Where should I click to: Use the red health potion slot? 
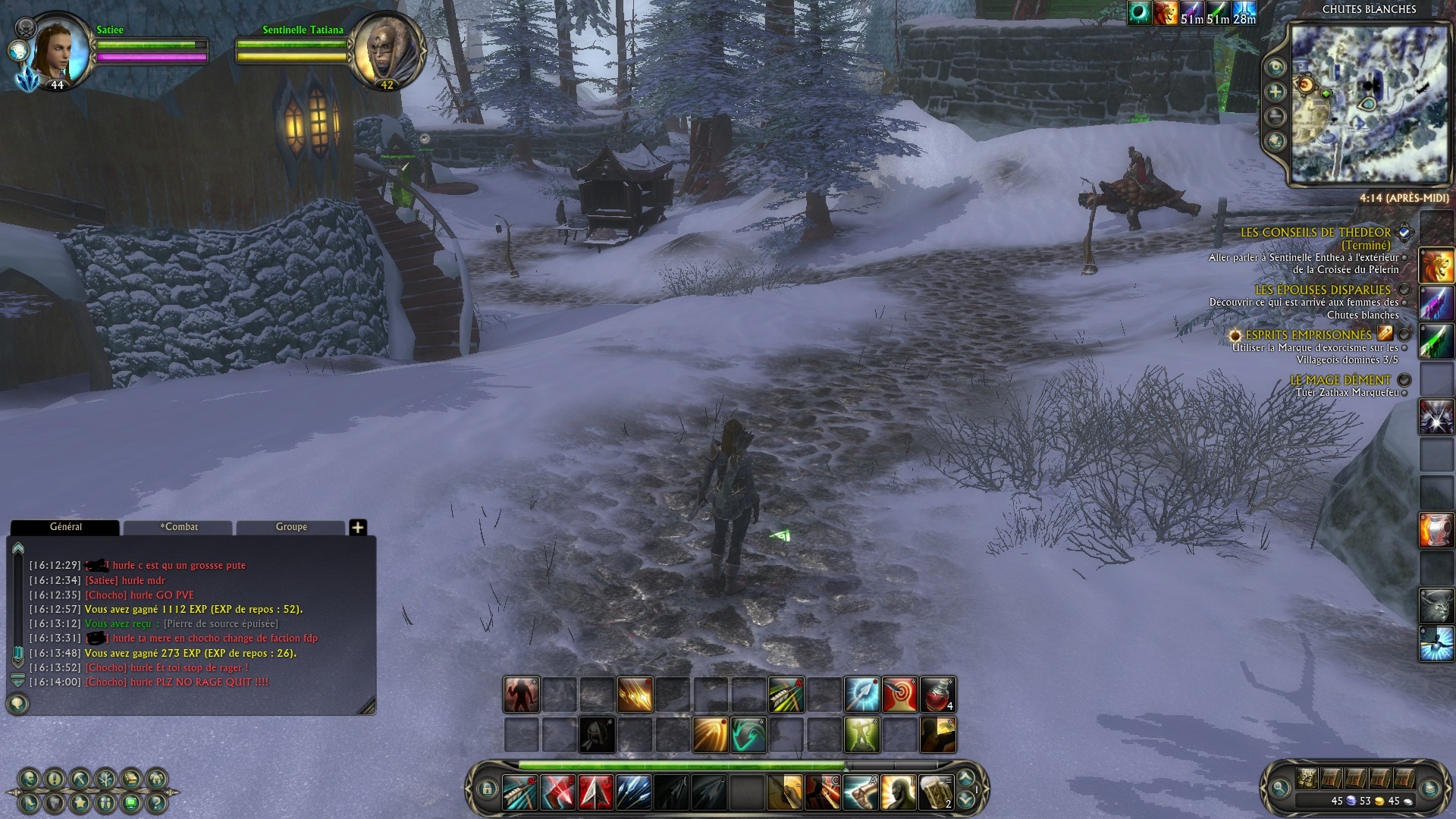[937, 695]
